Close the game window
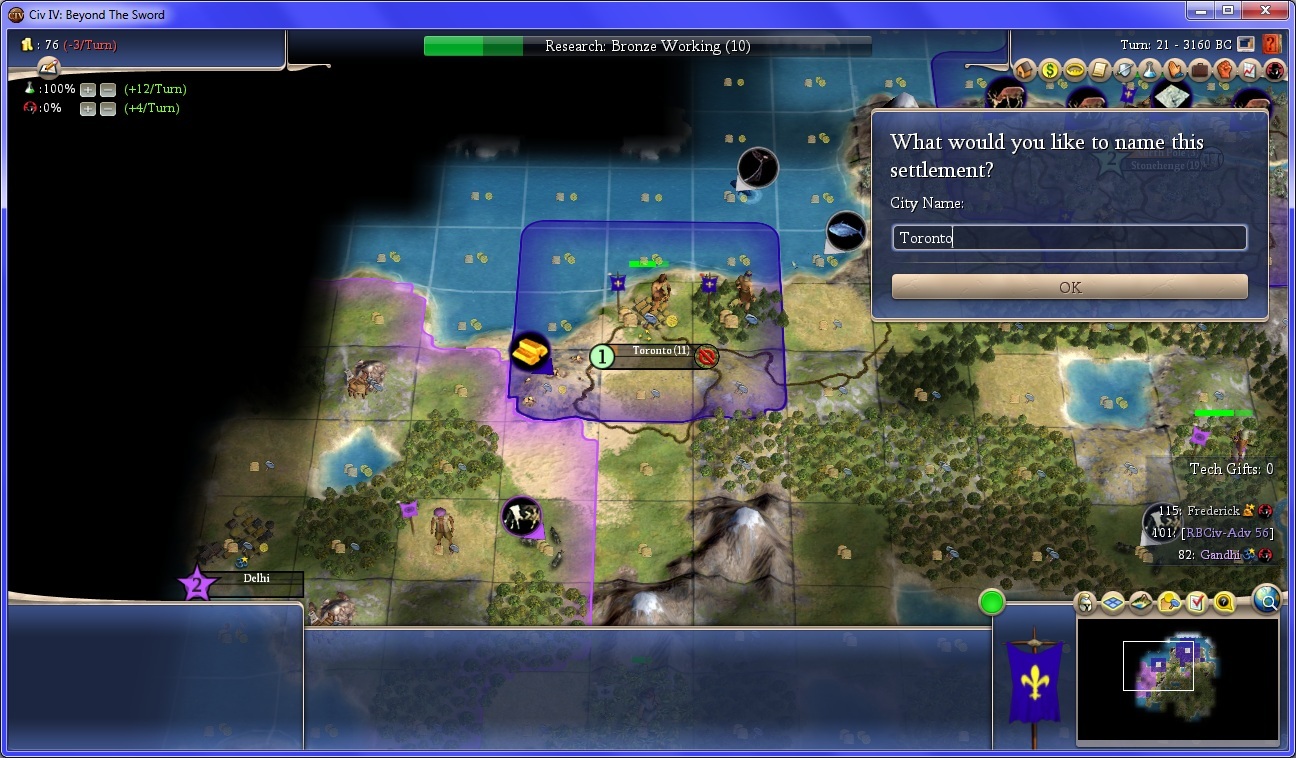 click(x=1265, y=11)
